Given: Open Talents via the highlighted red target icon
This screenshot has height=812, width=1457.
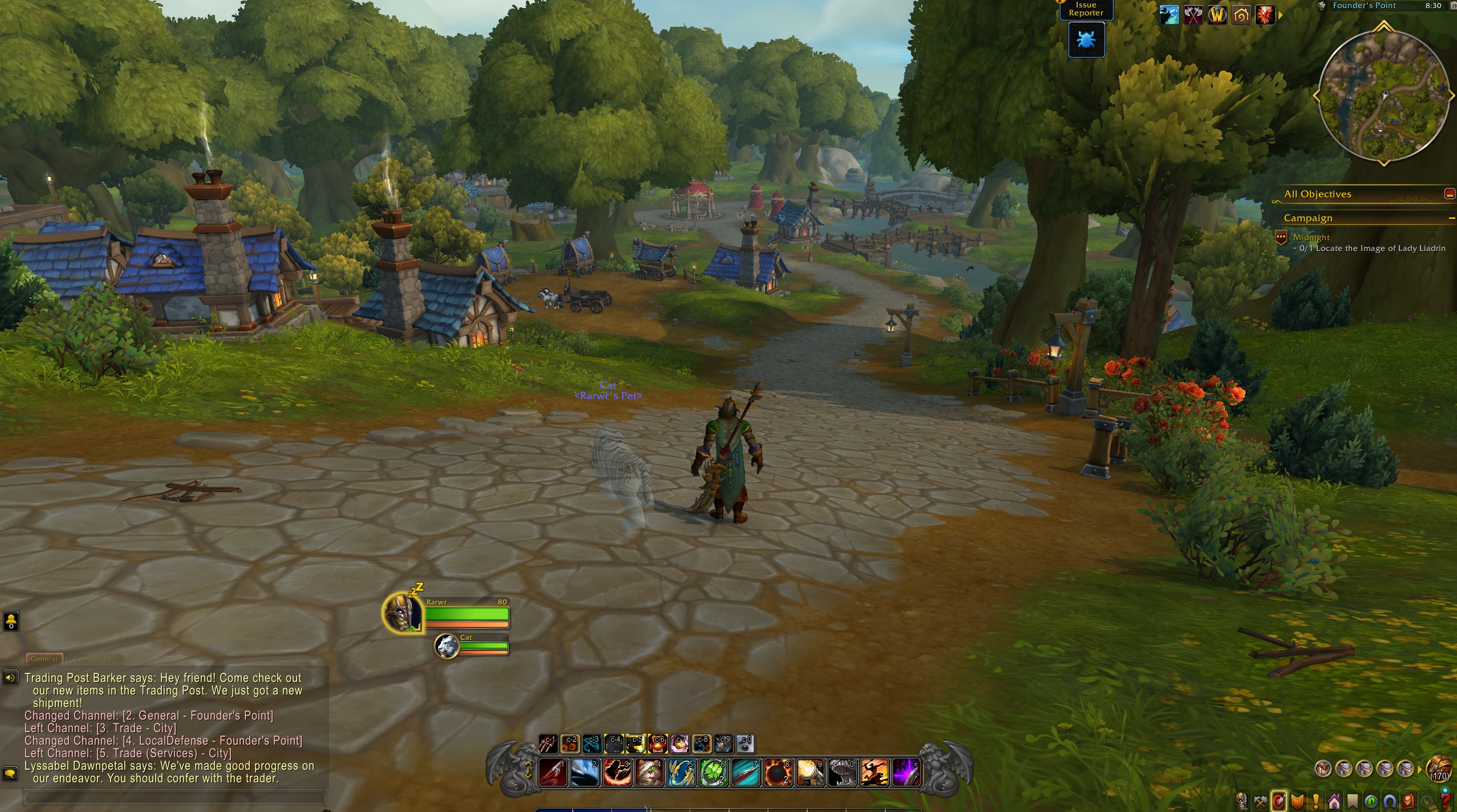Looking at the screenshot, I should (x=1279, y=799).
